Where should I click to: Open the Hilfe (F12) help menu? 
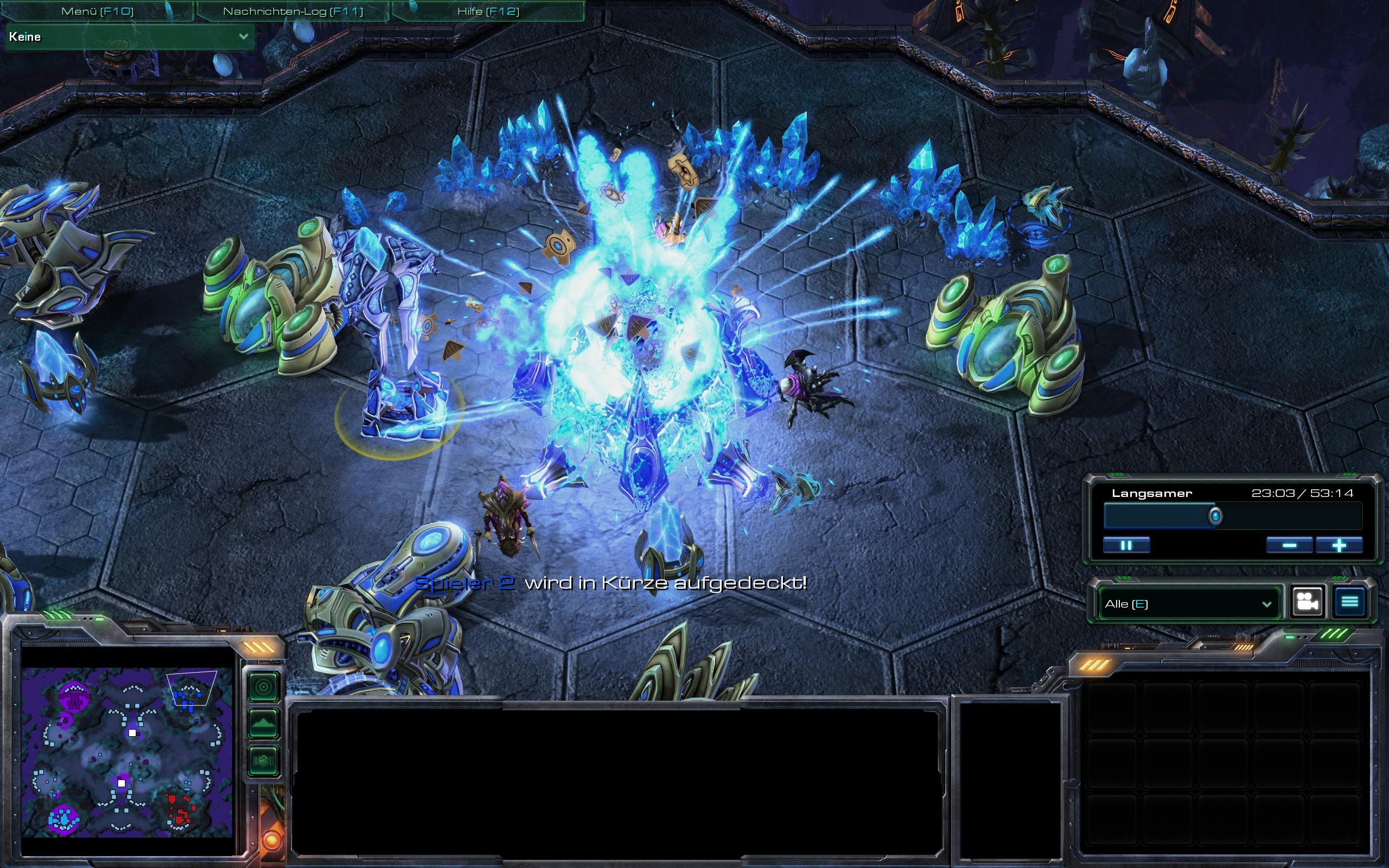[x=488, y=11]
